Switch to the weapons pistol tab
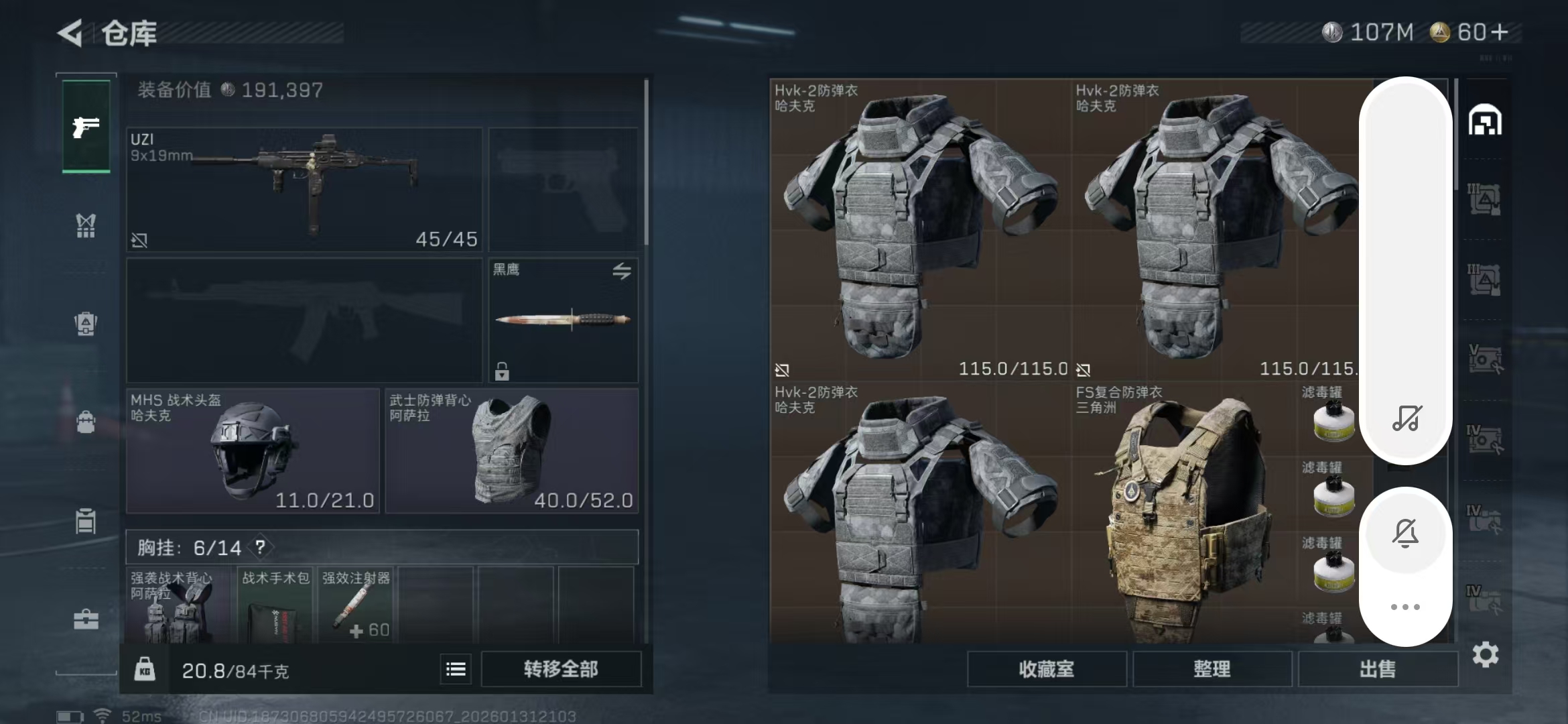Image resolution: width=1568 pixels, height=724 pixels. (86, 127)
